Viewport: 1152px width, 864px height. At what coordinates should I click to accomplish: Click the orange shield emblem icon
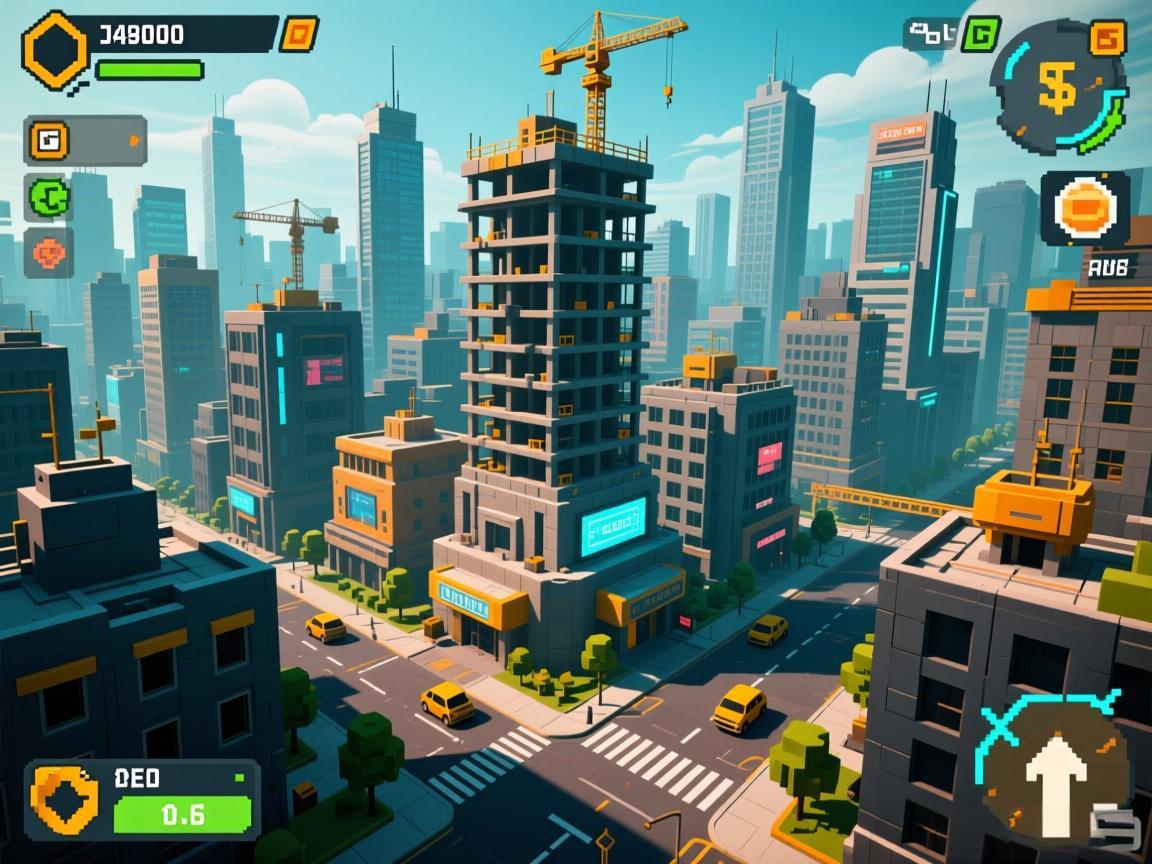coord(65,797)
